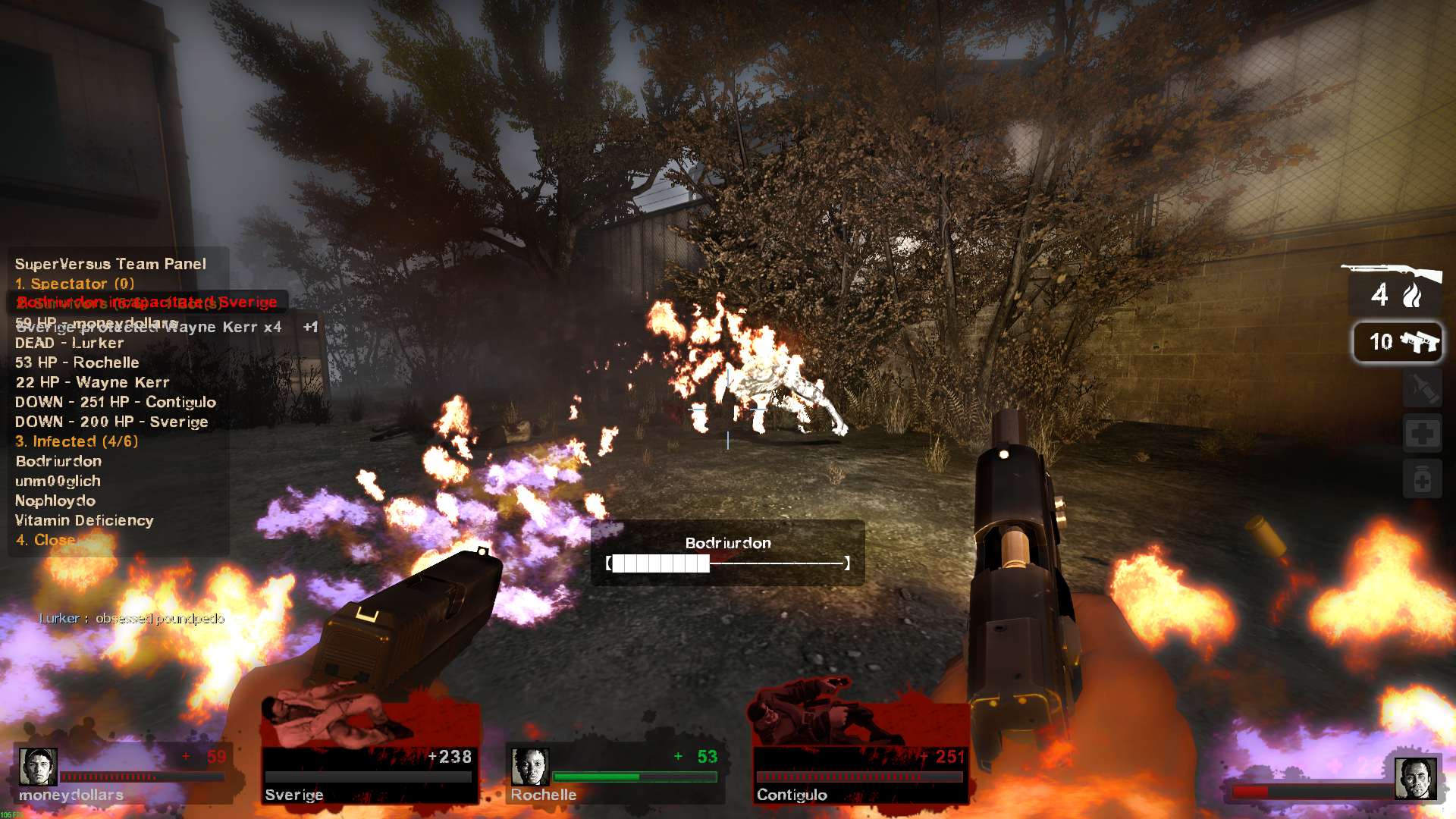Close the SuperVersus Team Panel
1456x819 pixels.
tap(46, 540)
